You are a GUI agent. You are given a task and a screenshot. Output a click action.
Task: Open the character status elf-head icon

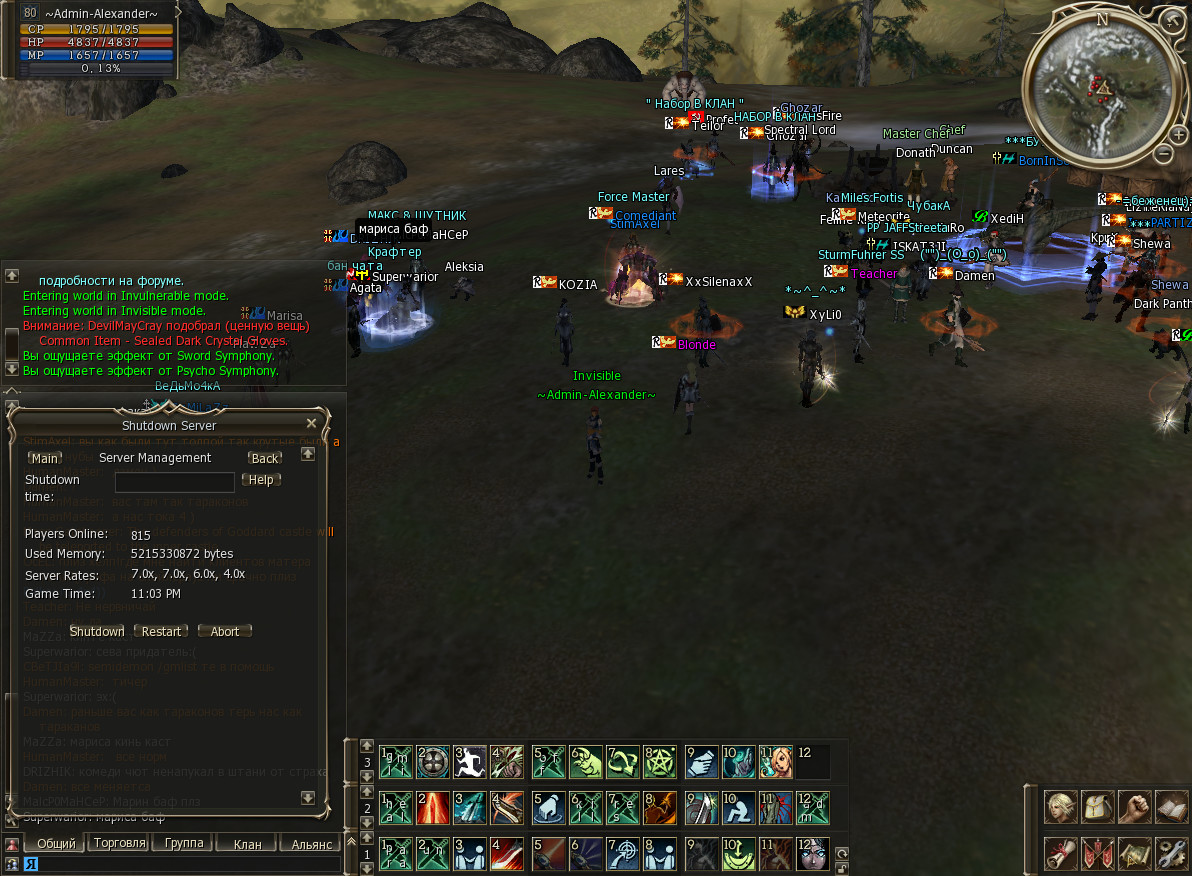[x=1060, y=807]
